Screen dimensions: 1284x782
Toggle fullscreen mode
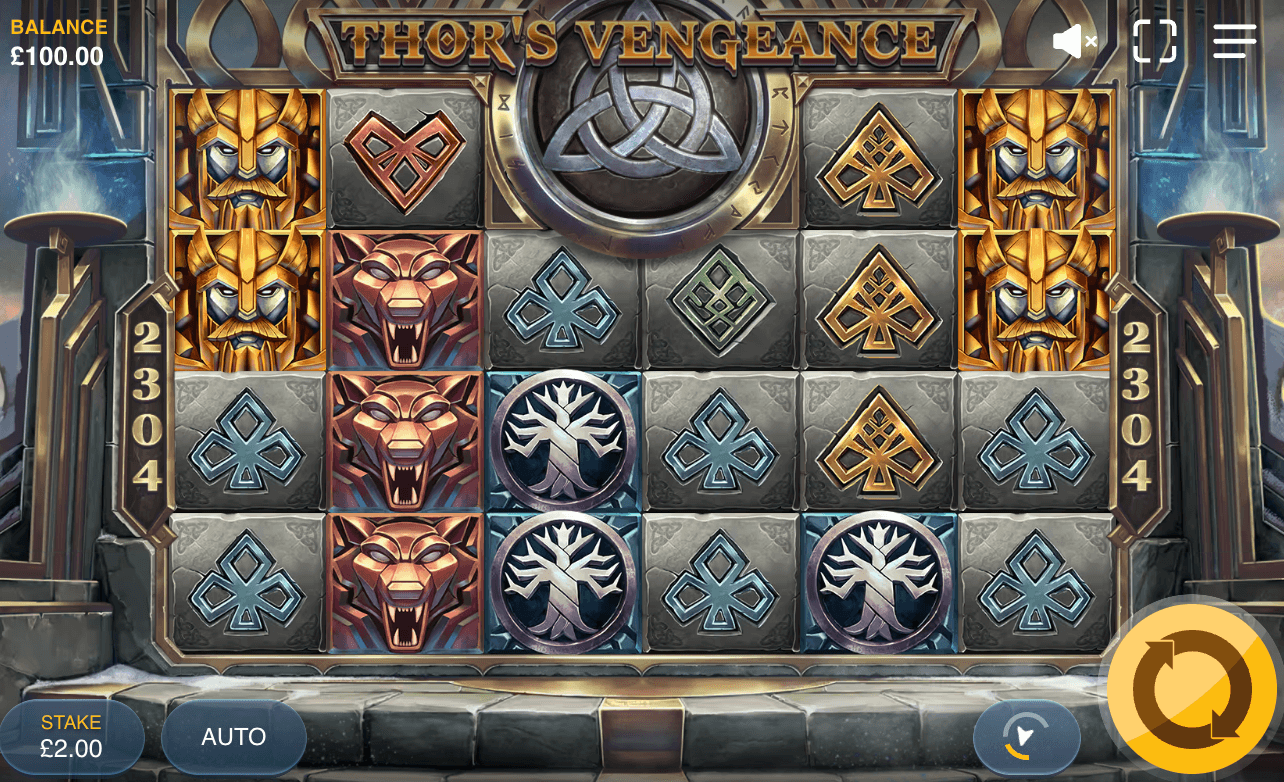point(1156,41)
